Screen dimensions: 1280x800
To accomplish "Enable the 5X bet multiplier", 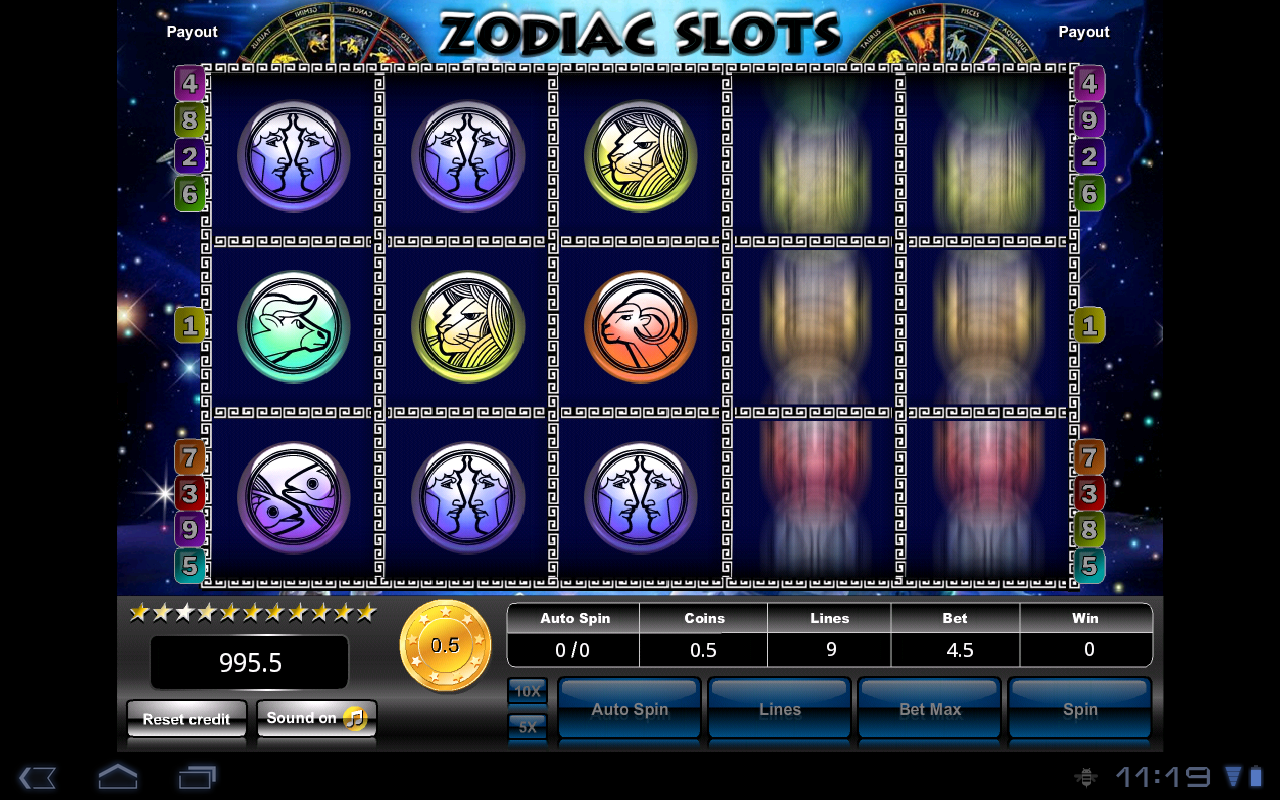I will [x=526, y=727].
